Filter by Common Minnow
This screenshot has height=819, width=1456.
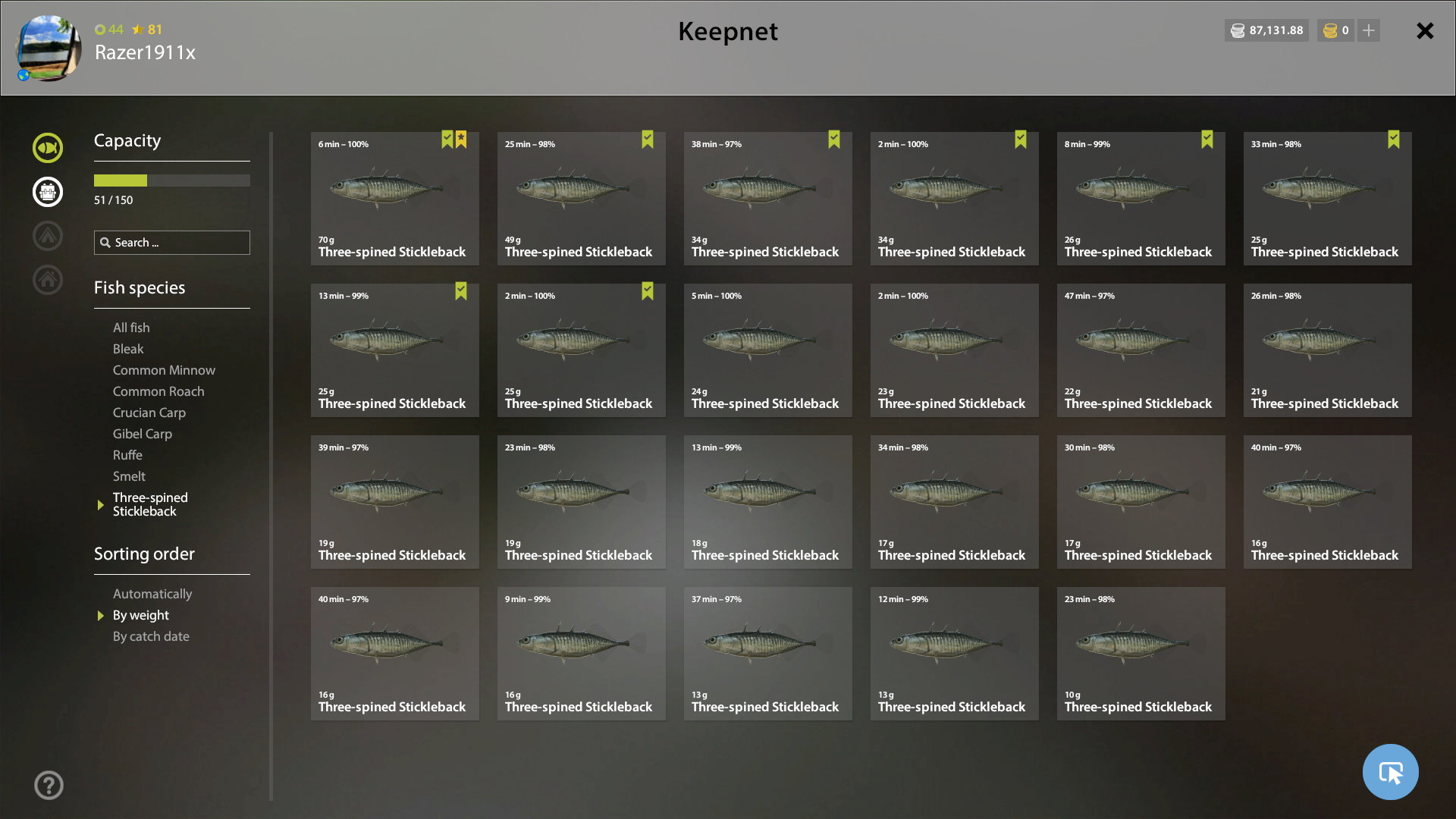pos(164,370)
